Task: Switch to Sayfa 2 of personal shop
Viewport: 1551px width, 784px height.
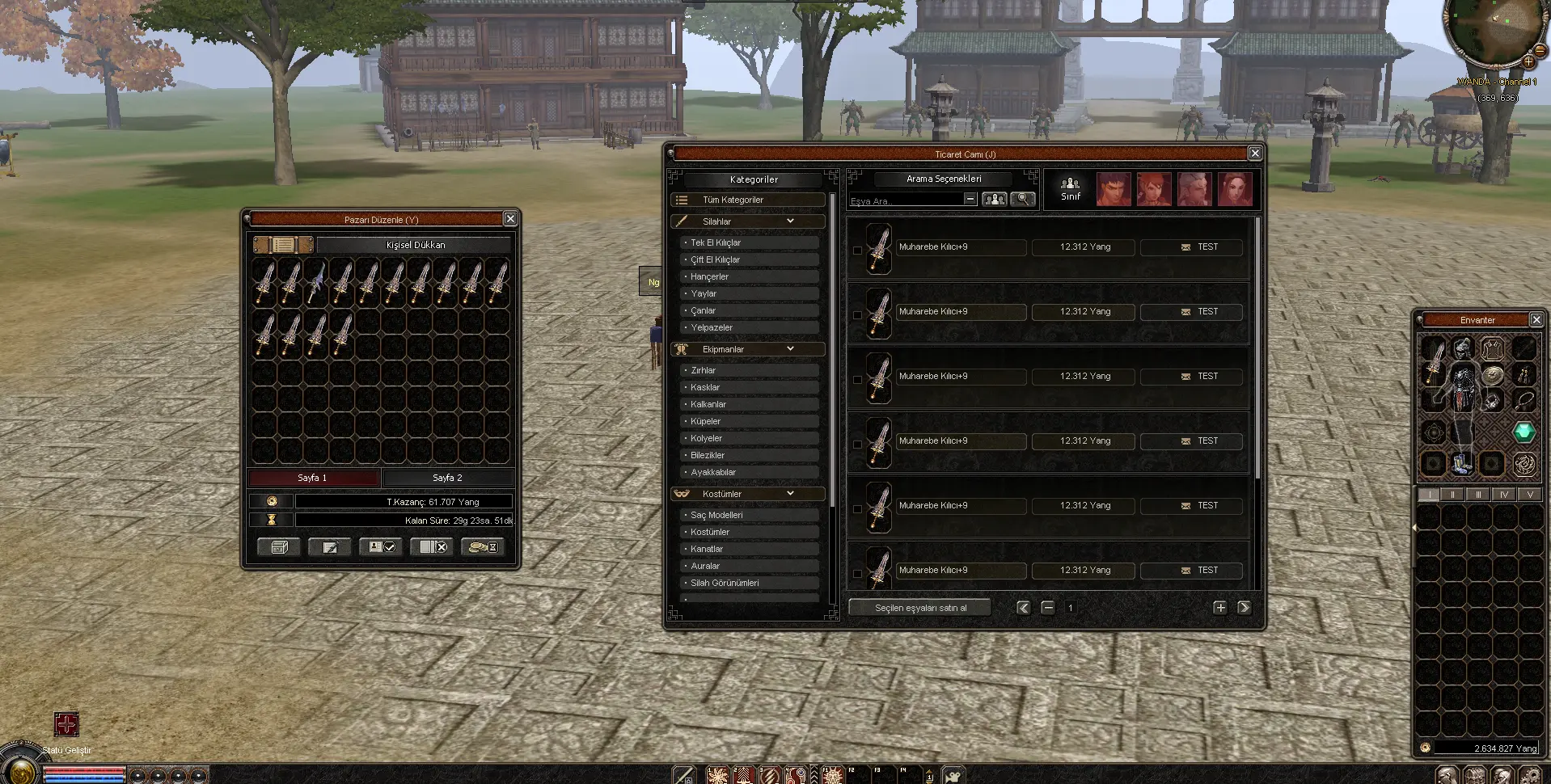Action: click(x=447, y=478)
